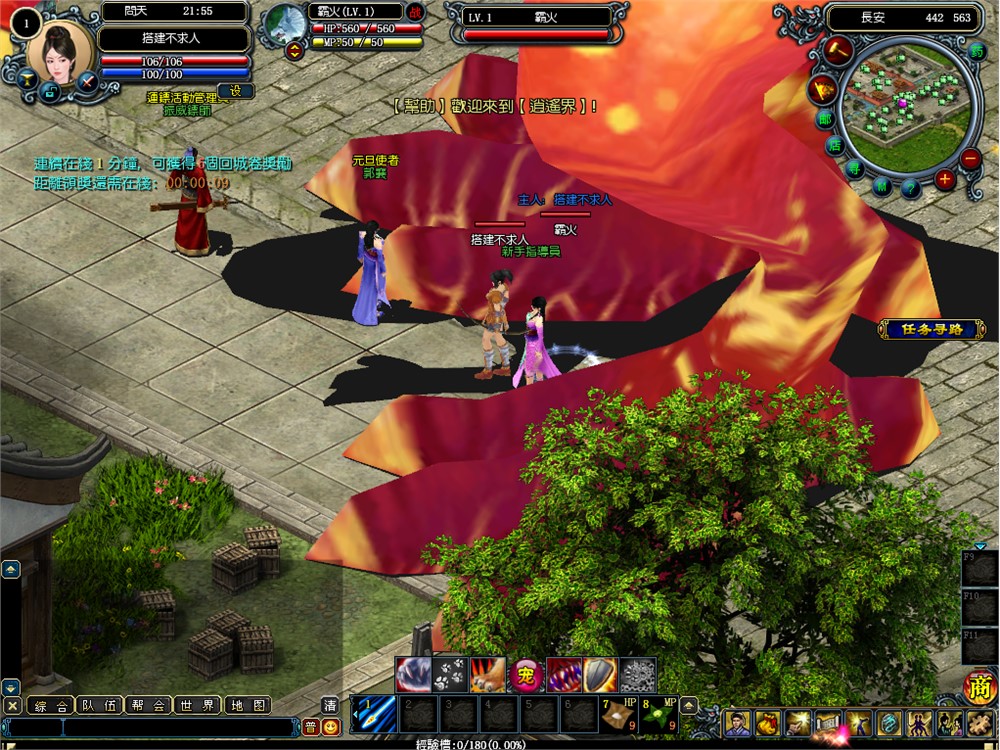This screenshot has width=1000, height=750.
Task: Click the minimap's minus zoom button
Action: coord(970,158)
